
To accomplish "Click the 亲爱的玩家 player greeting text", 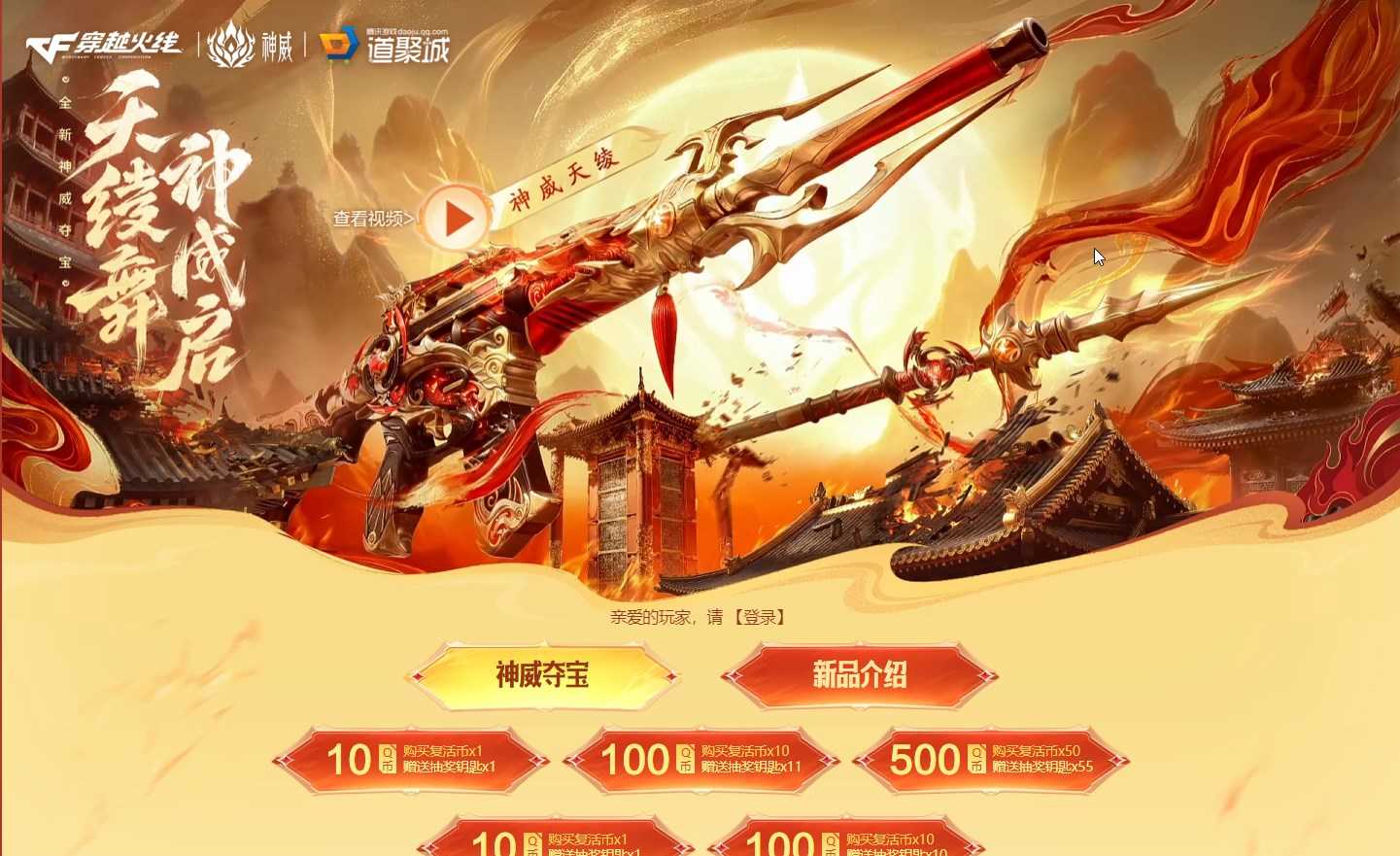I will [652, 618].
